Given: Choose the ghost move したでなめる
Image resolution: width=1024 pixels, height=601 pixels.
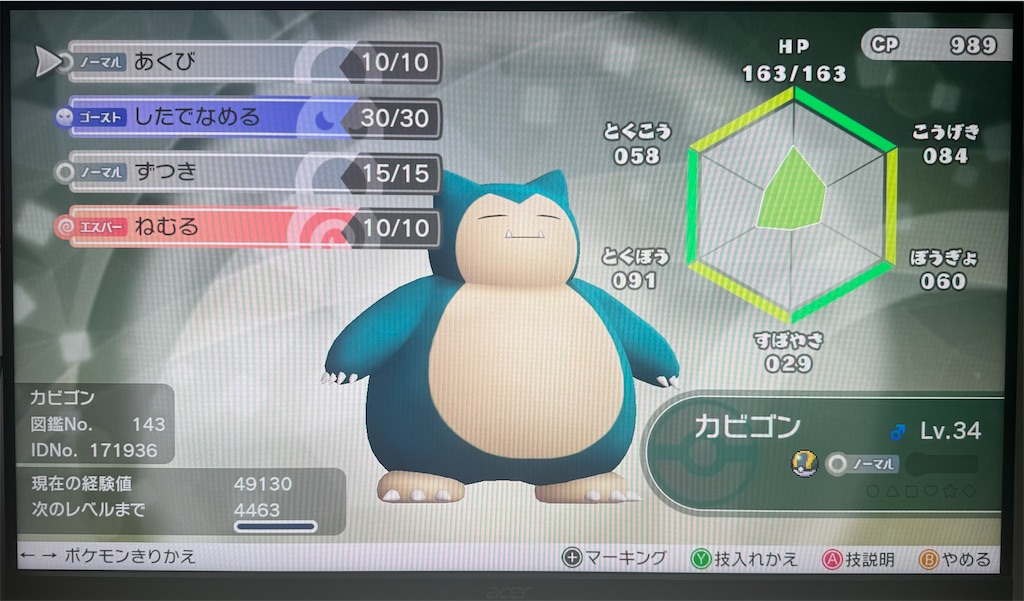Looking at the screenshot, I should 250,118.
